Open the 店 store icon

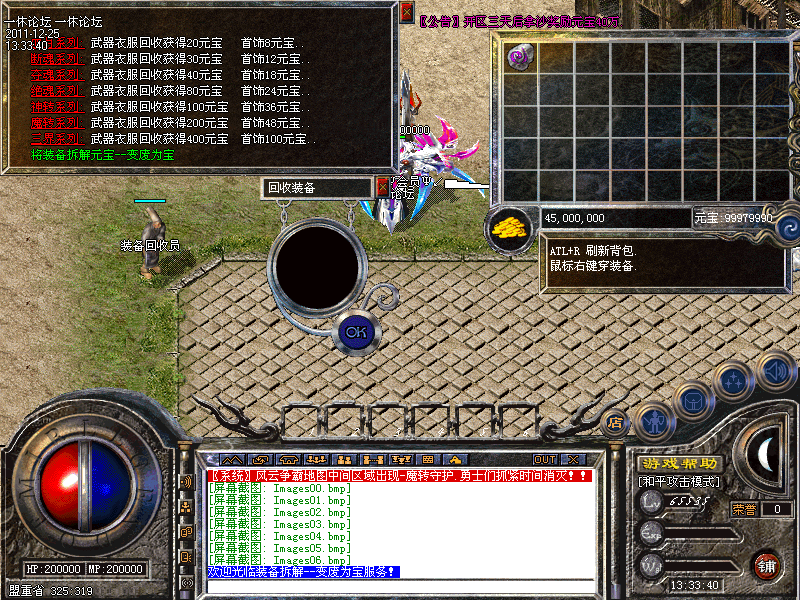coord(616,421)
